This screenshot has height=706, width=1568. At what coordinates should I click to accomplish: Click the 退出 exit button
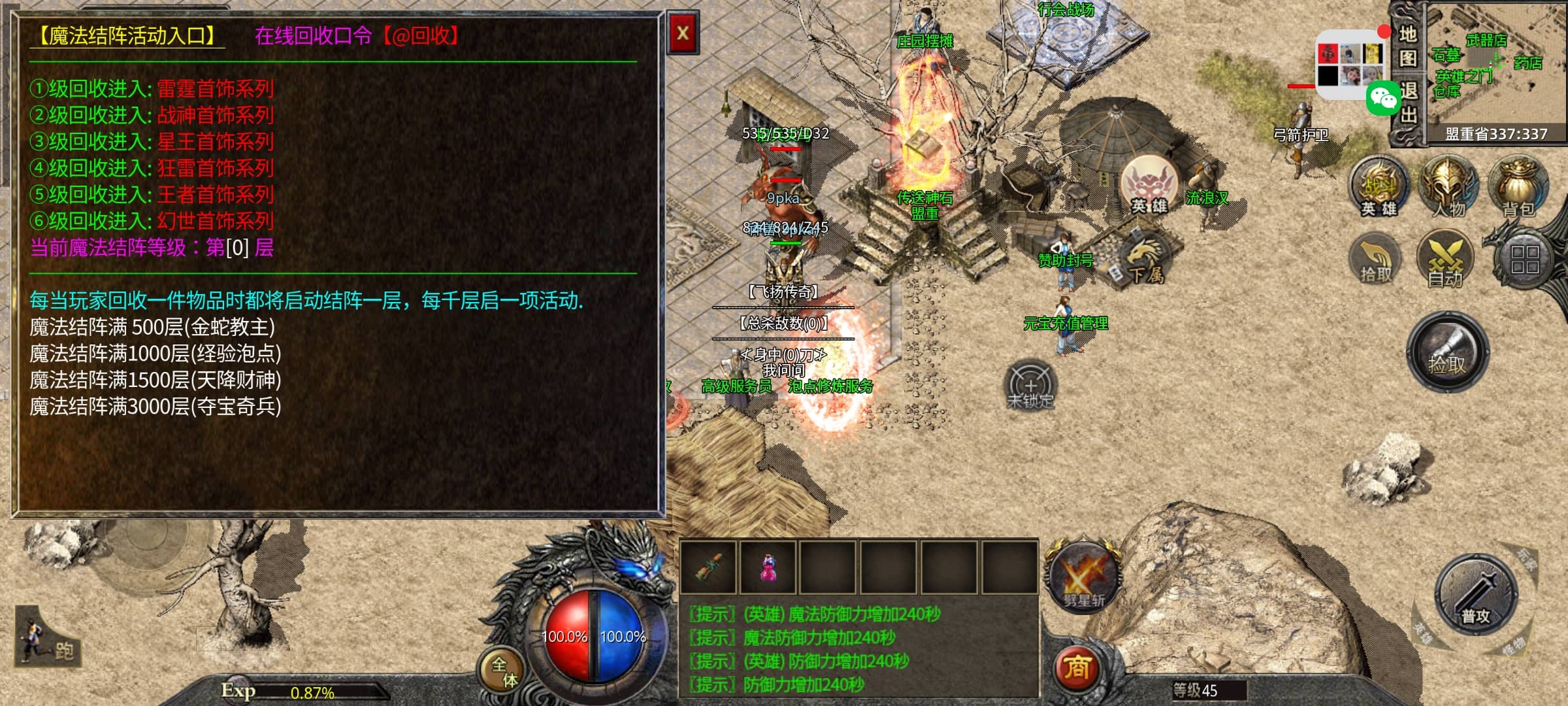click(1407, 103)
